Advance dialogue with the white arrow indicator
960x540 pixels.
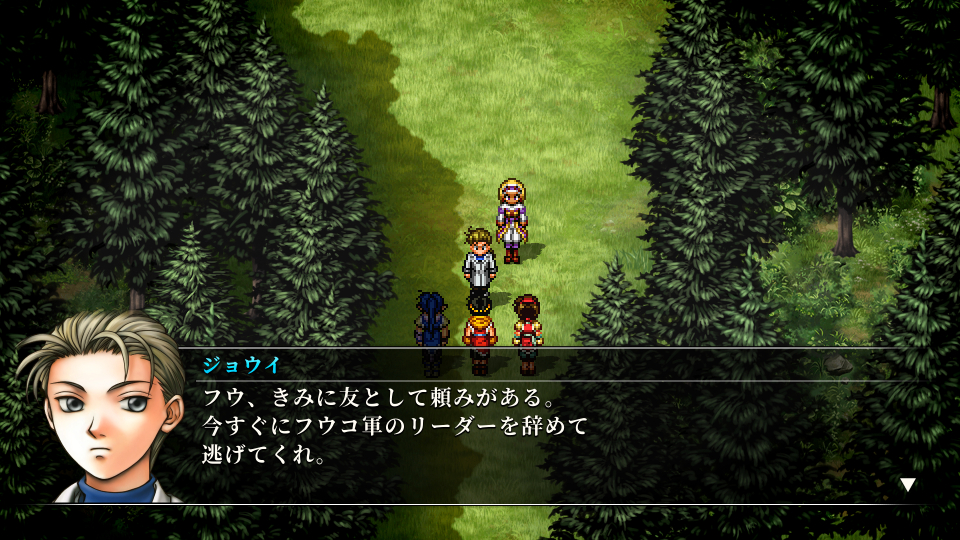[907, 485]
